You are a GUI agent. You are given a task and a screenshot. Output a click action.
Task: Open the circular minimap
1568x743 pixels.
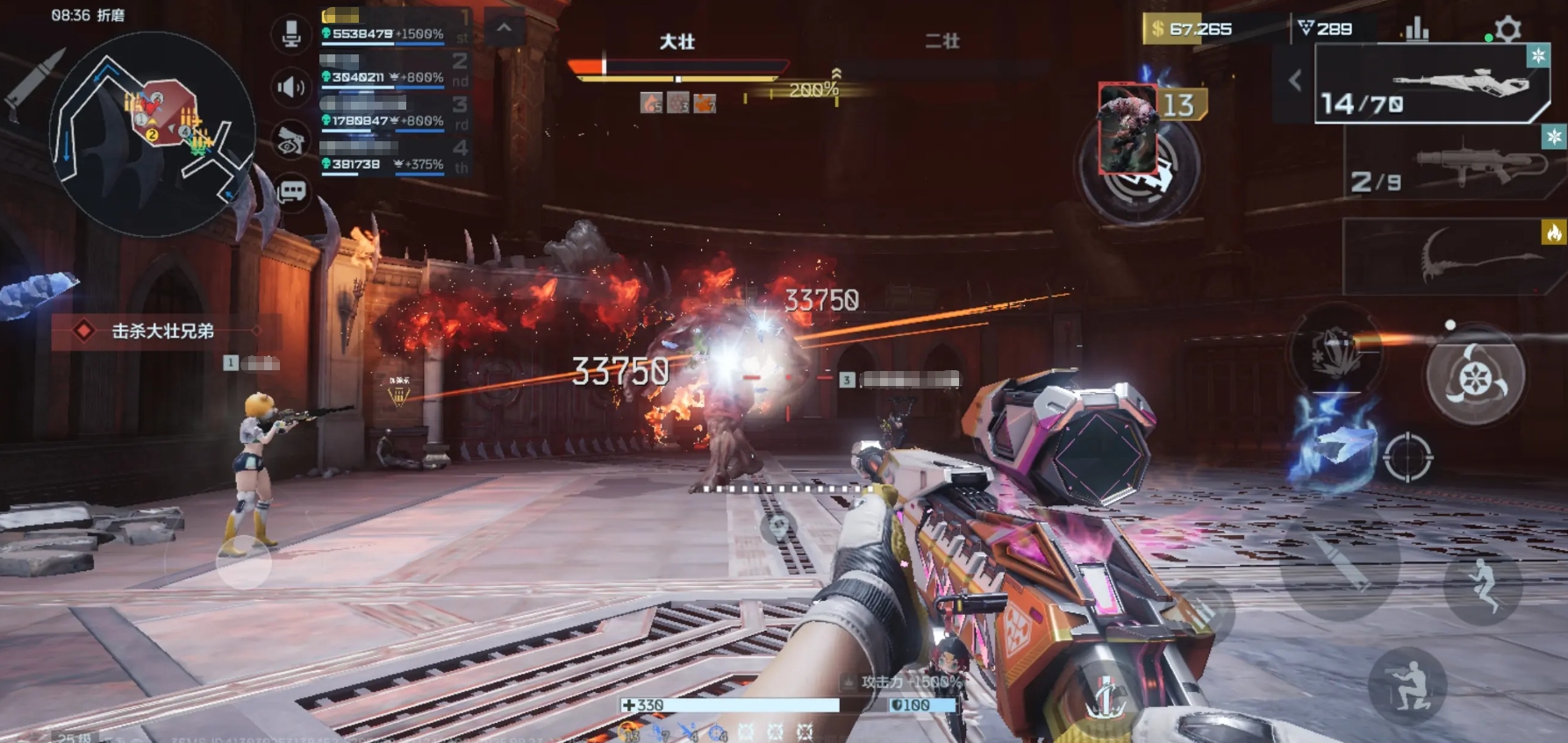(x=151, y=133)
